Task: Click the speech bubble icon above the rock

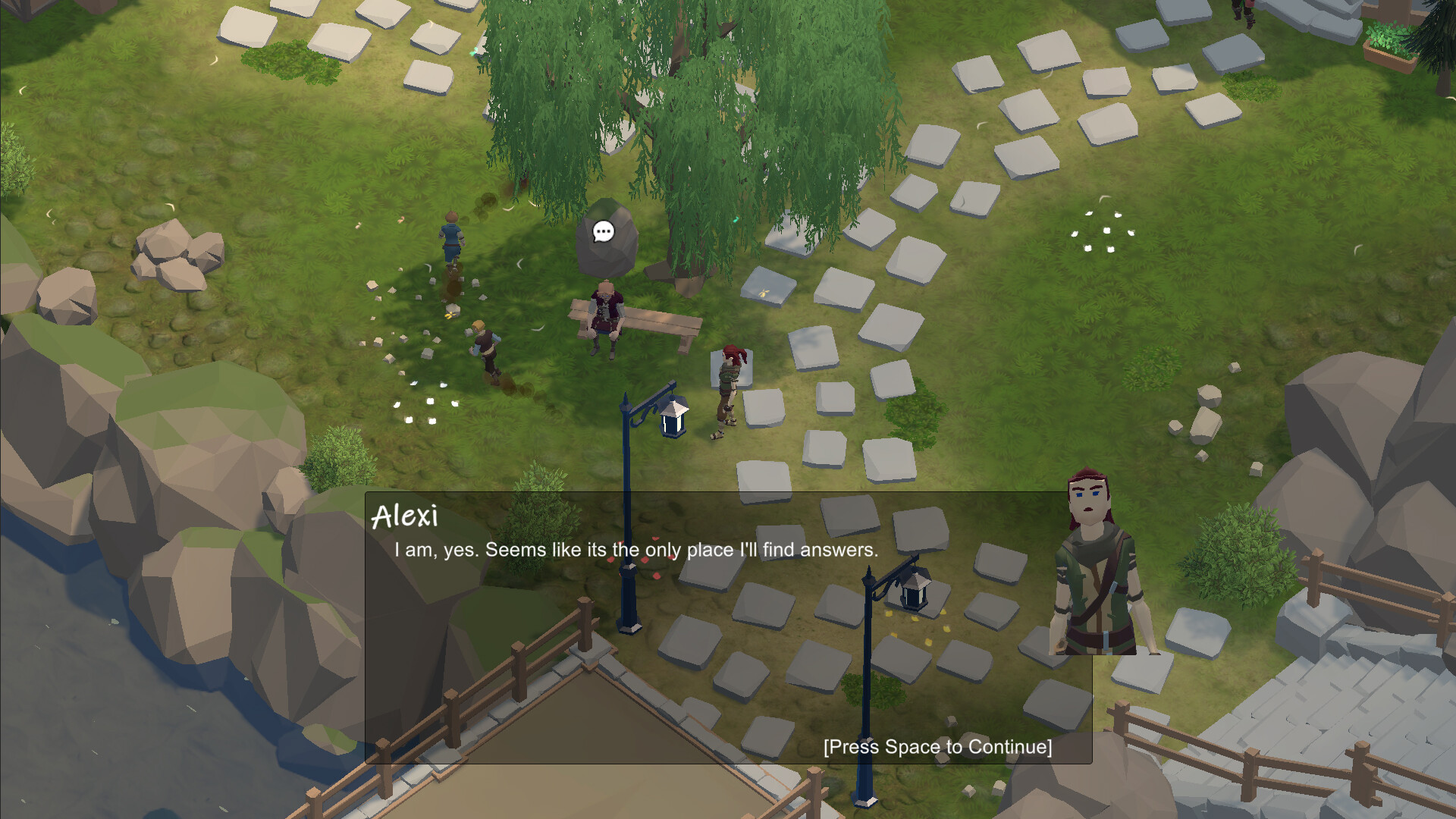Action: pos(603,232)
